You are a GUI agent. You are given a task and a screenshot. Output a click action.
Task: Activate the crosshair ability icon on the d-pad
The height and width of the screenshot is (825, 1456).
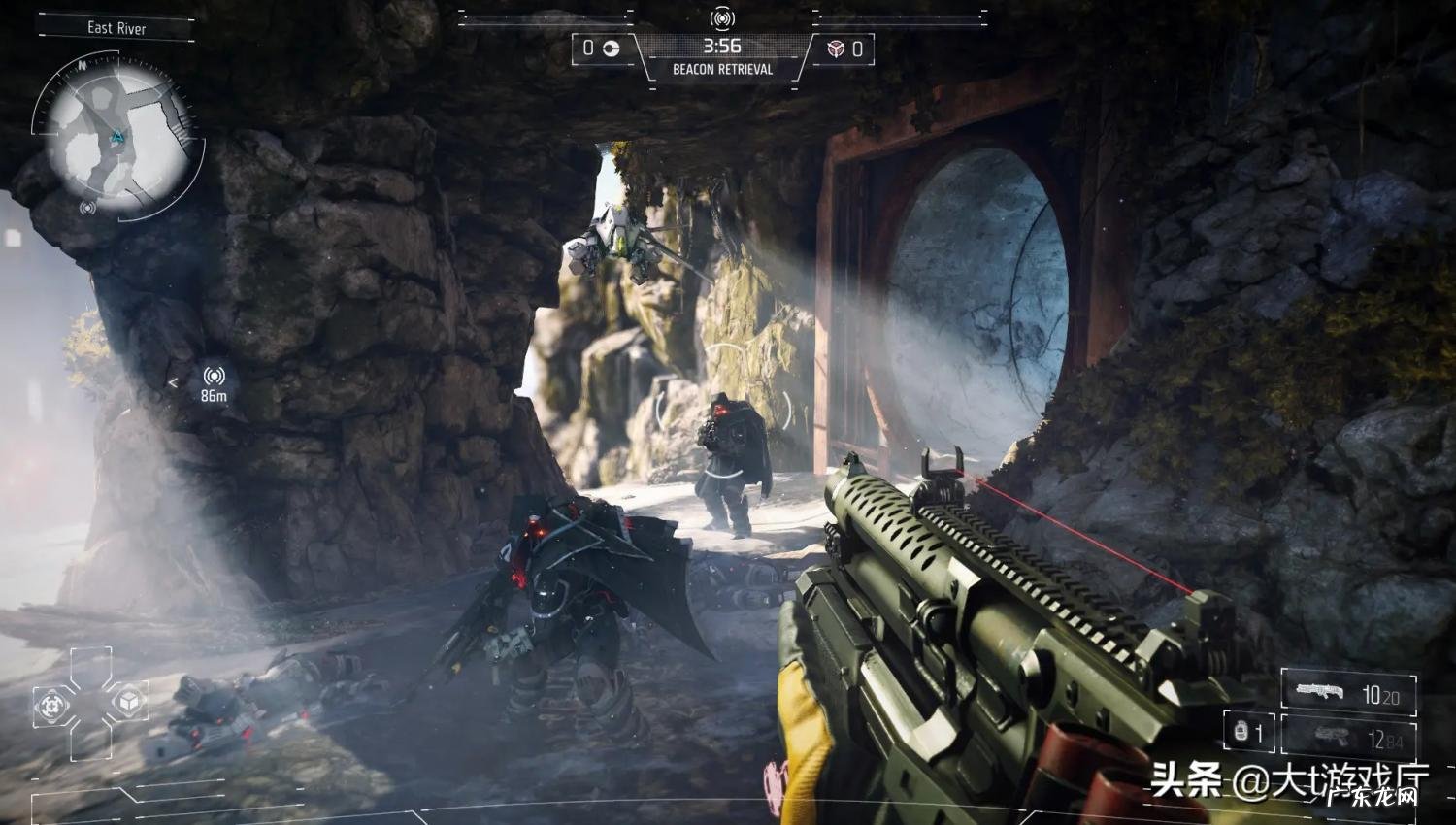52,706
